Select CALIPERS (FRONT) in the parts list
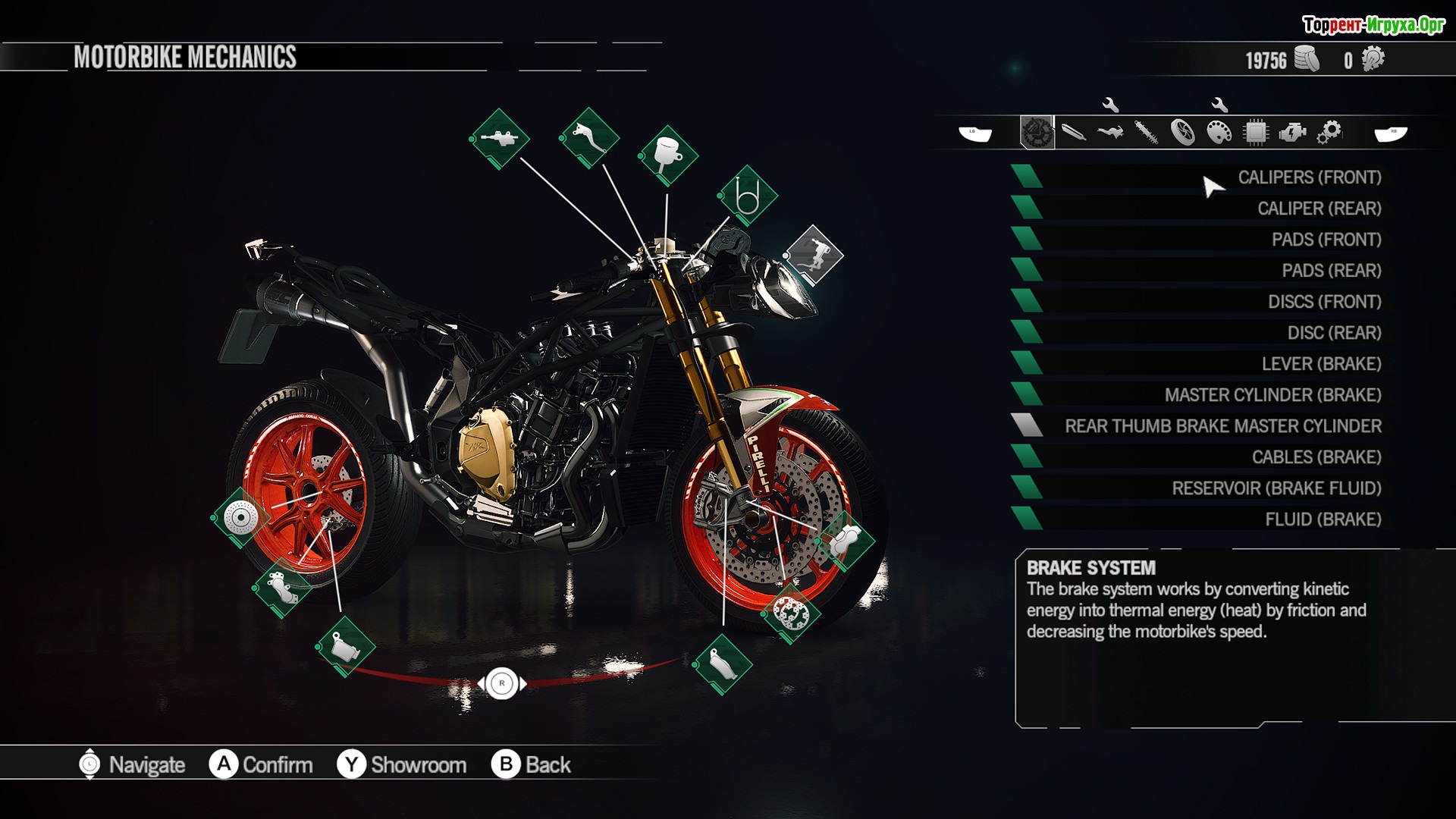Screen dimensions: 1456x819 [1309, 177]
